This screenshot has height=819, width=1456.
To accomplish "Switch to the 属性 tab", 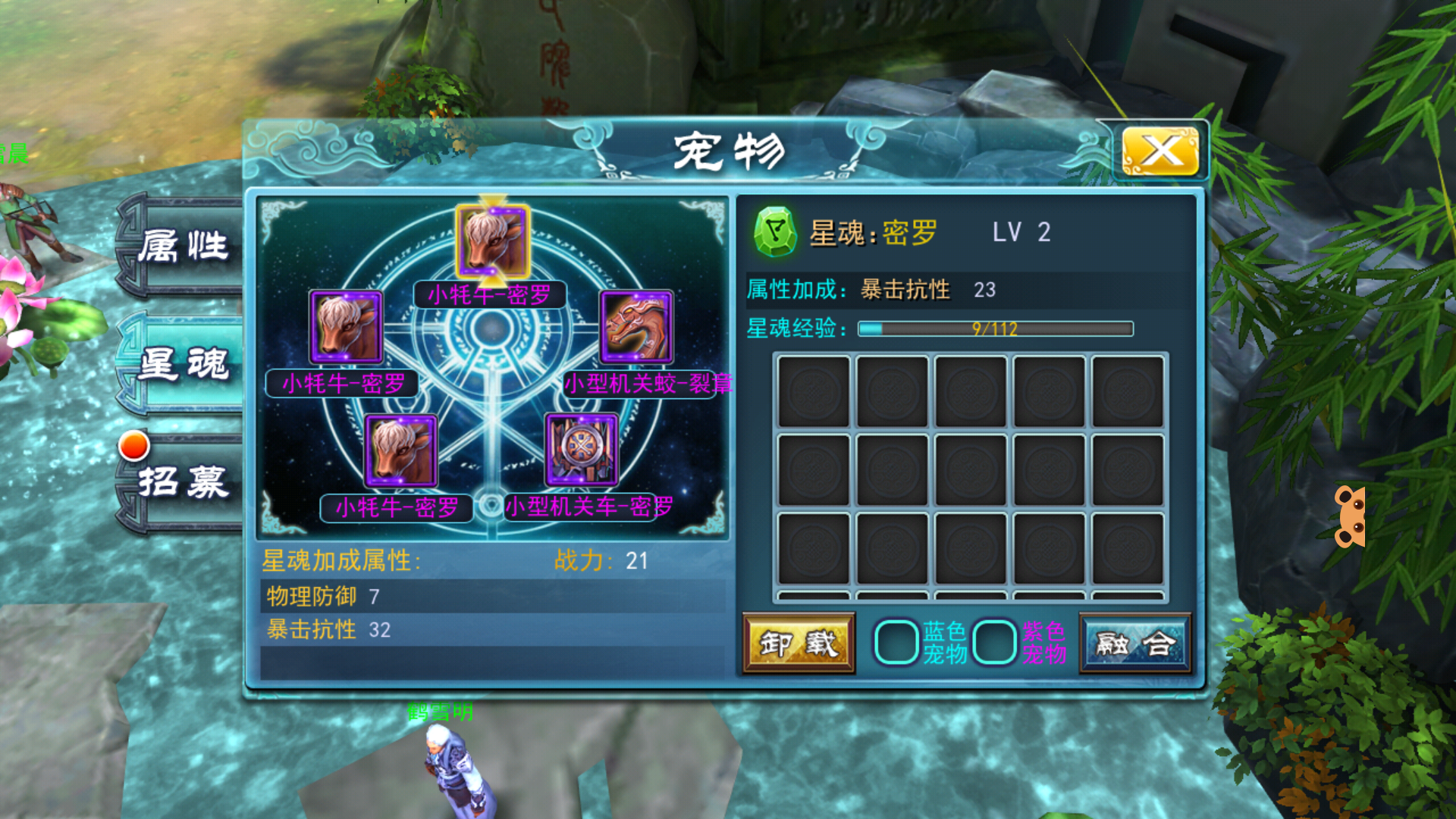I will tap(184, 246).
